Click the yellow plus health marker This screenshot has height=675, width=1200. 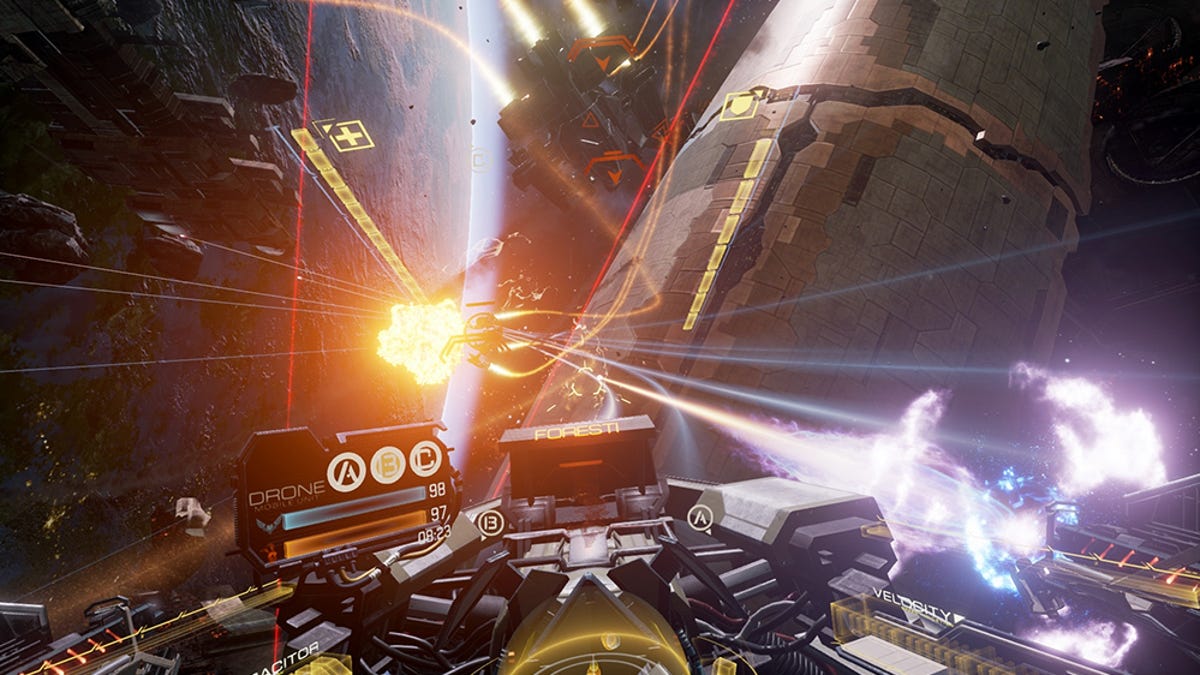point(349,135)
